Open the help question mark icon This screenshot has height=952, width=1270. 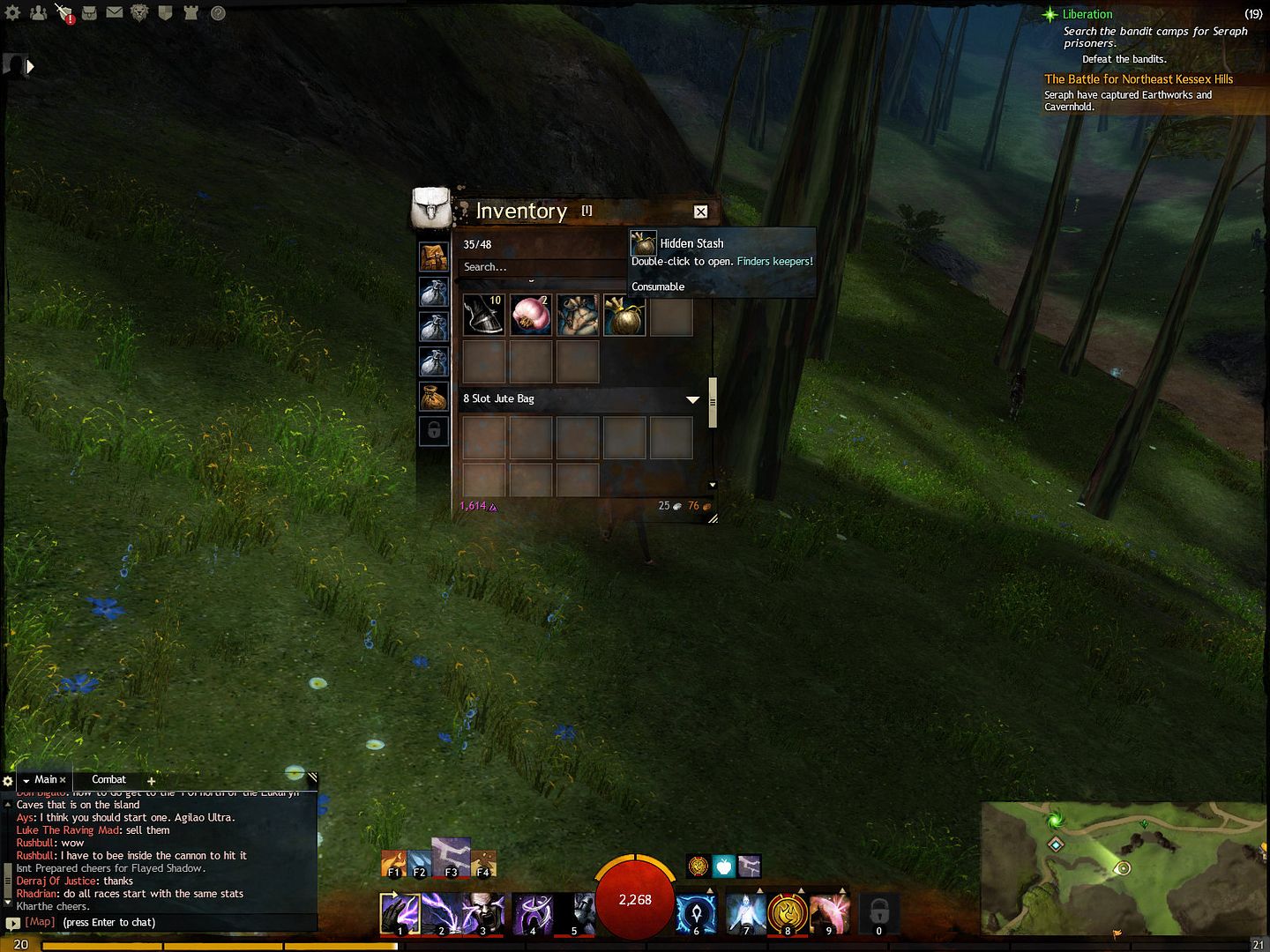(x=218, y=13)
